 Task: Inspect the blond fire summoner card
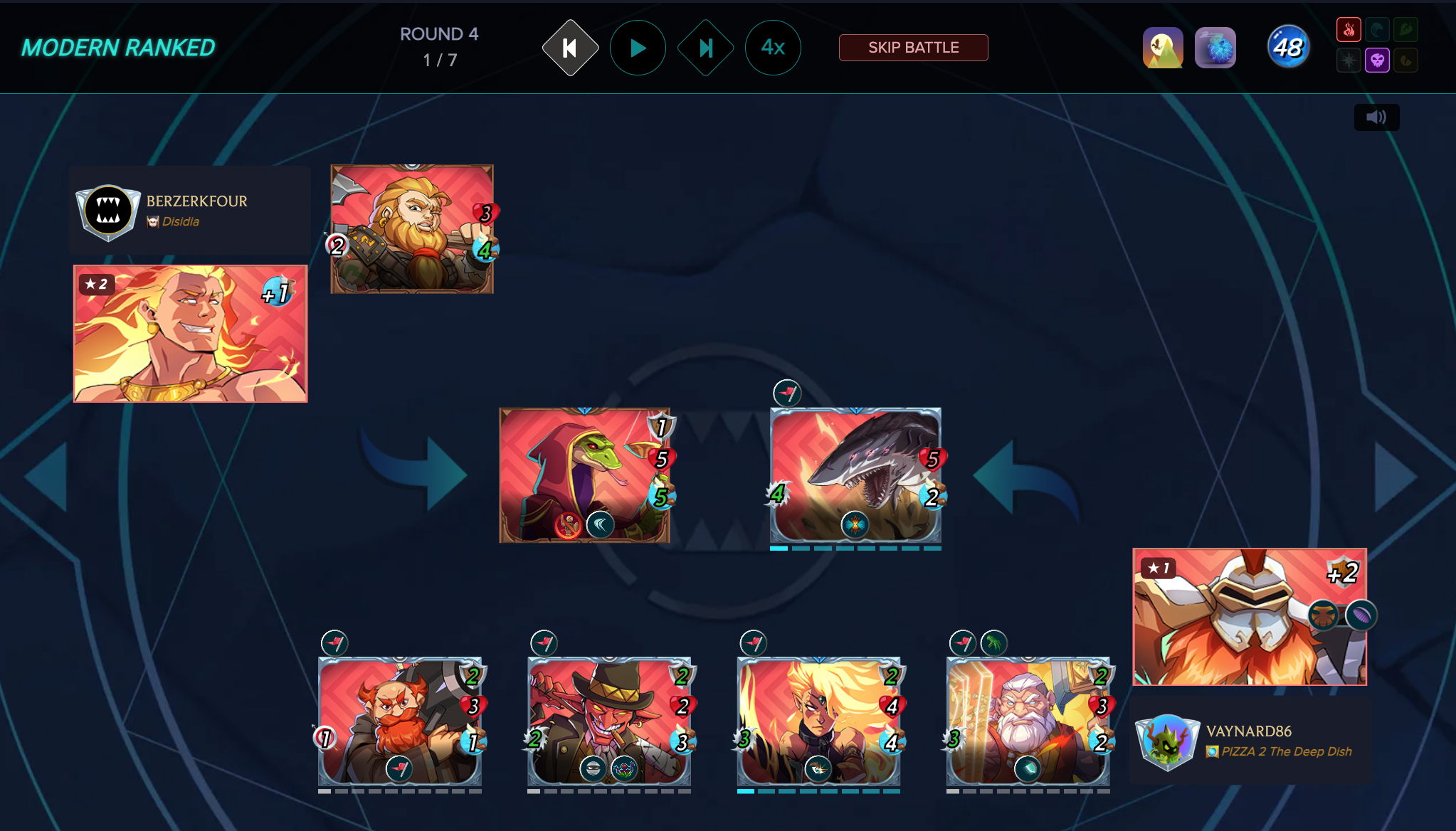click(x=191, y=334)
